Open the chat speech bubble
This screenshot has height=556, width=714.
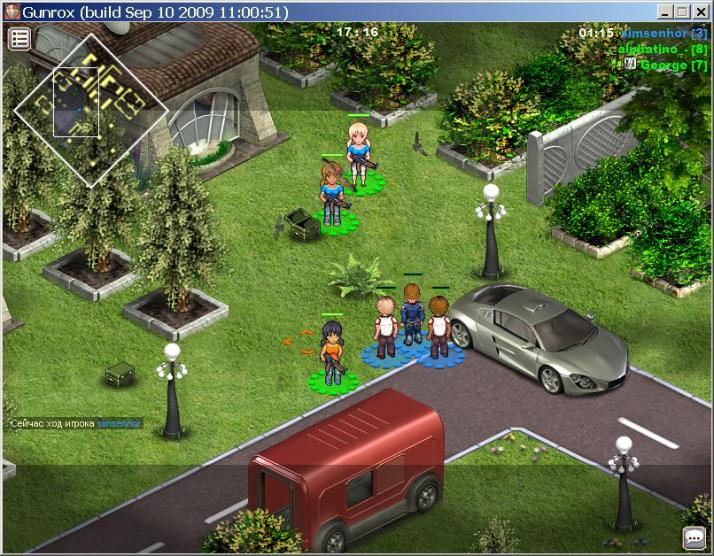coord(694,537)
